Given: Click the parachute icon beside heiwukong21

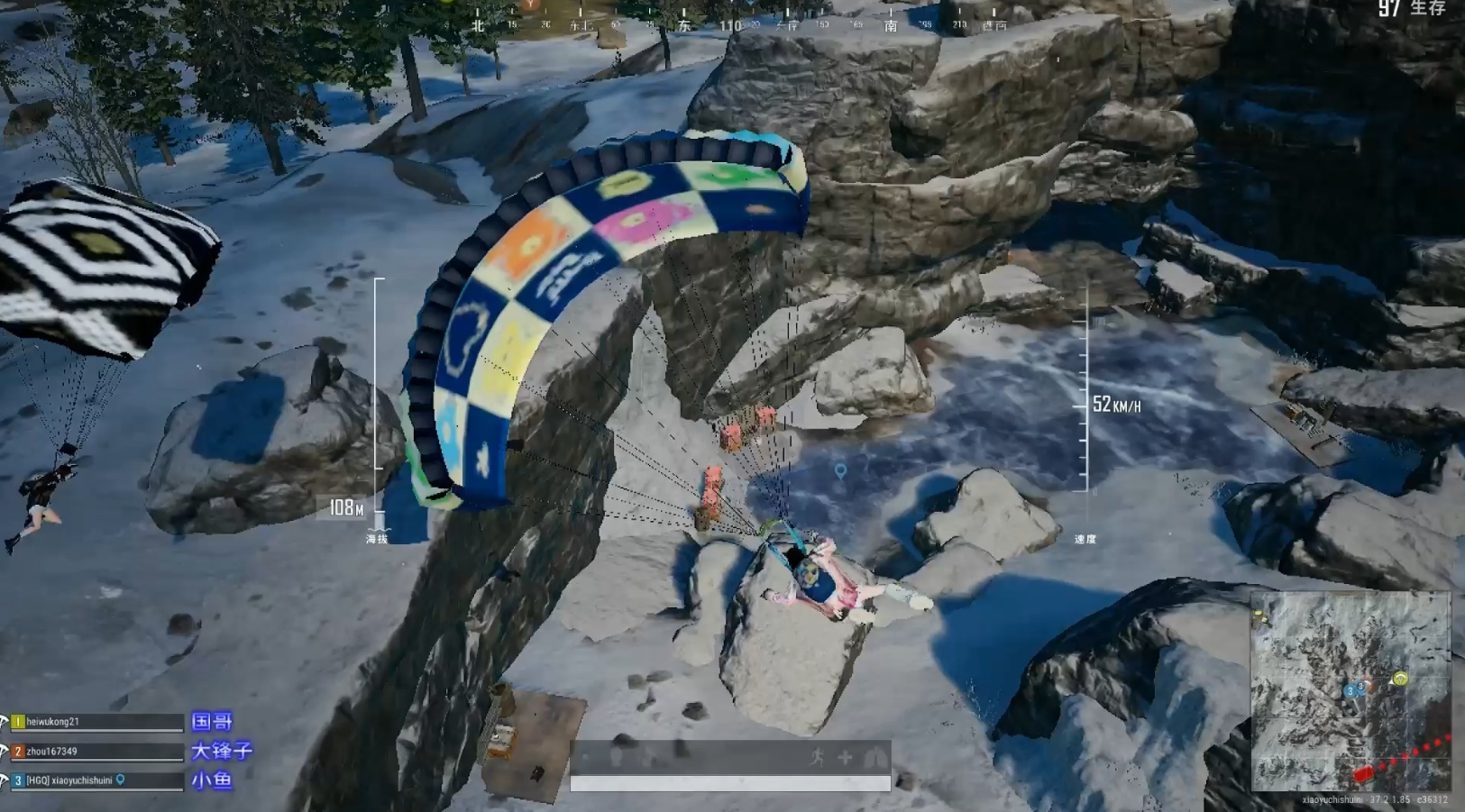Looking at the screenshot, I should click(x=5, y=721).
